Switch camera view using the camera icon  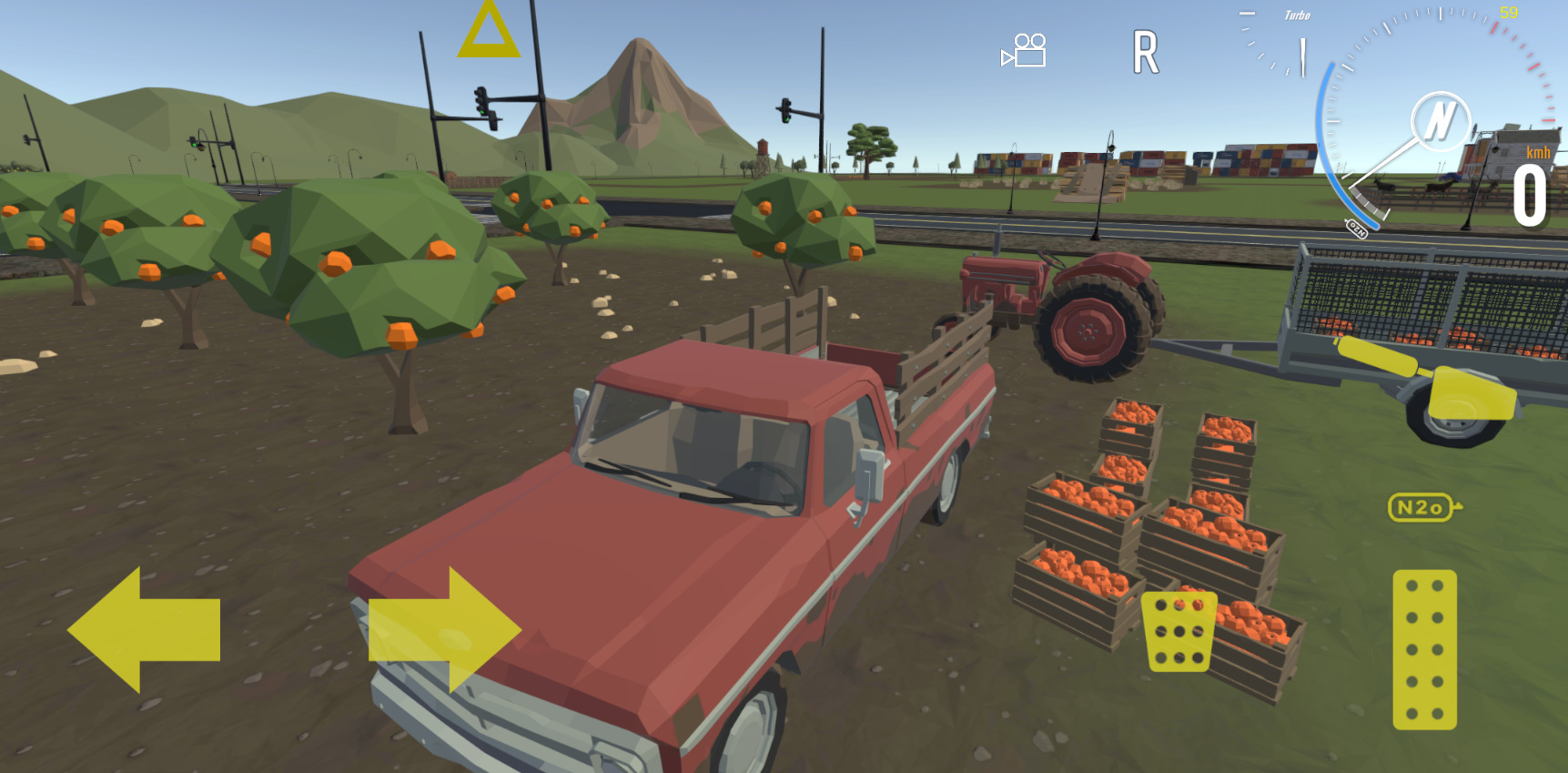click(x=1023, y=52)
